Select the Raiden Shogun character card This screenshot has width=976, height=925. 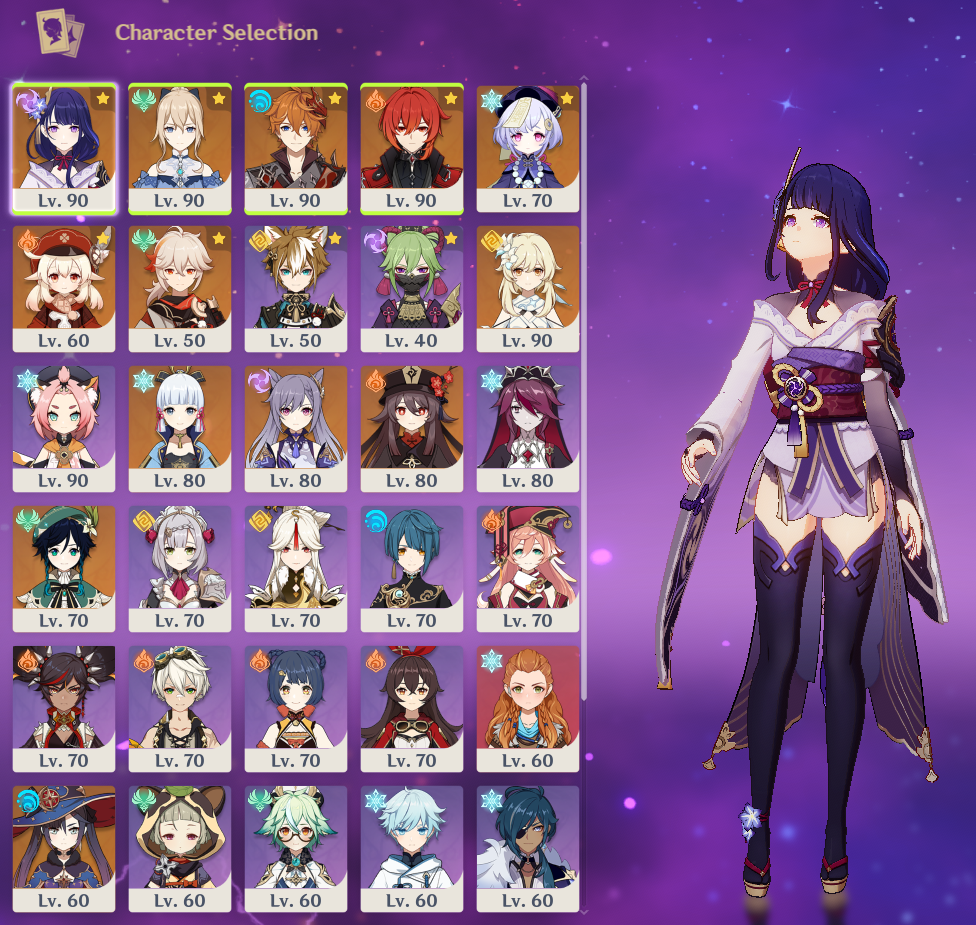(x=64, y=148)
